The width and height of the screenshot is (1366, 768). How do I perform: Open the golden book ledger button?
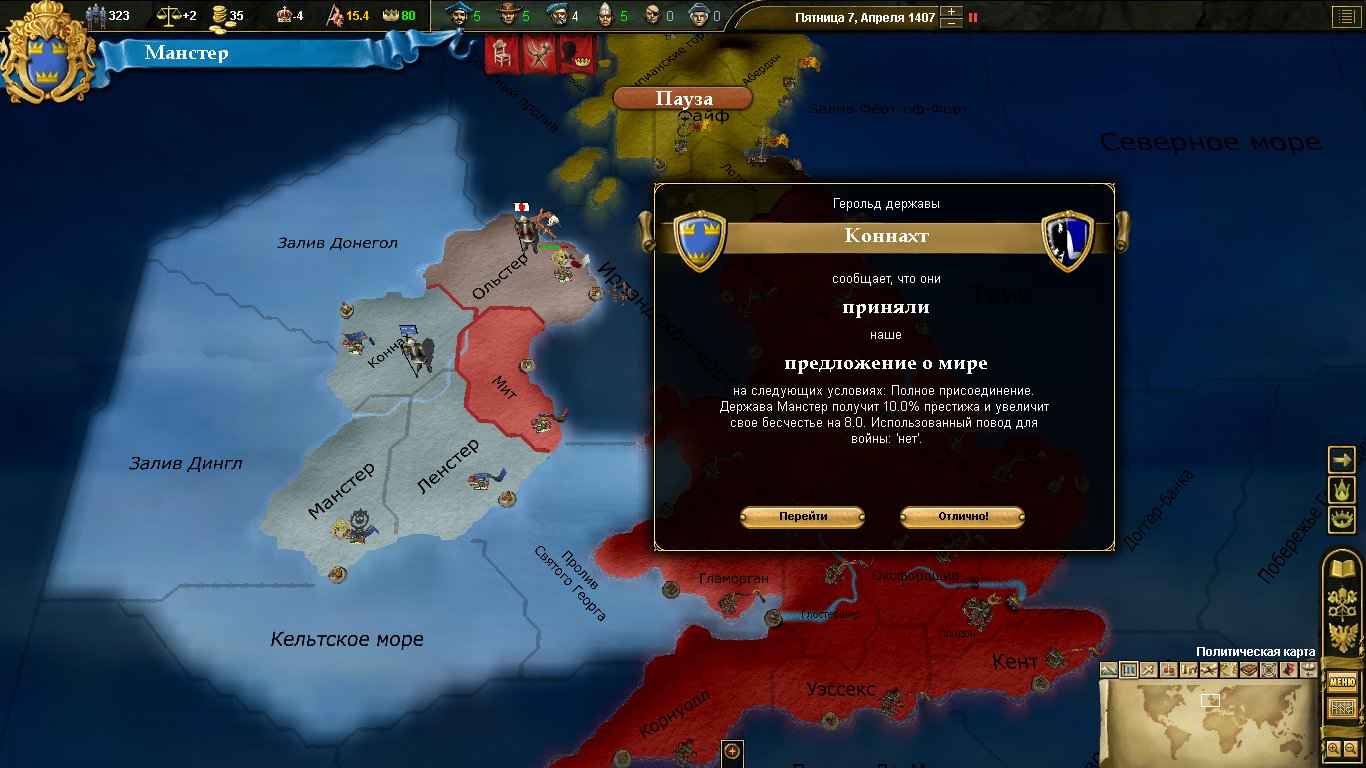coord(1341,570)
